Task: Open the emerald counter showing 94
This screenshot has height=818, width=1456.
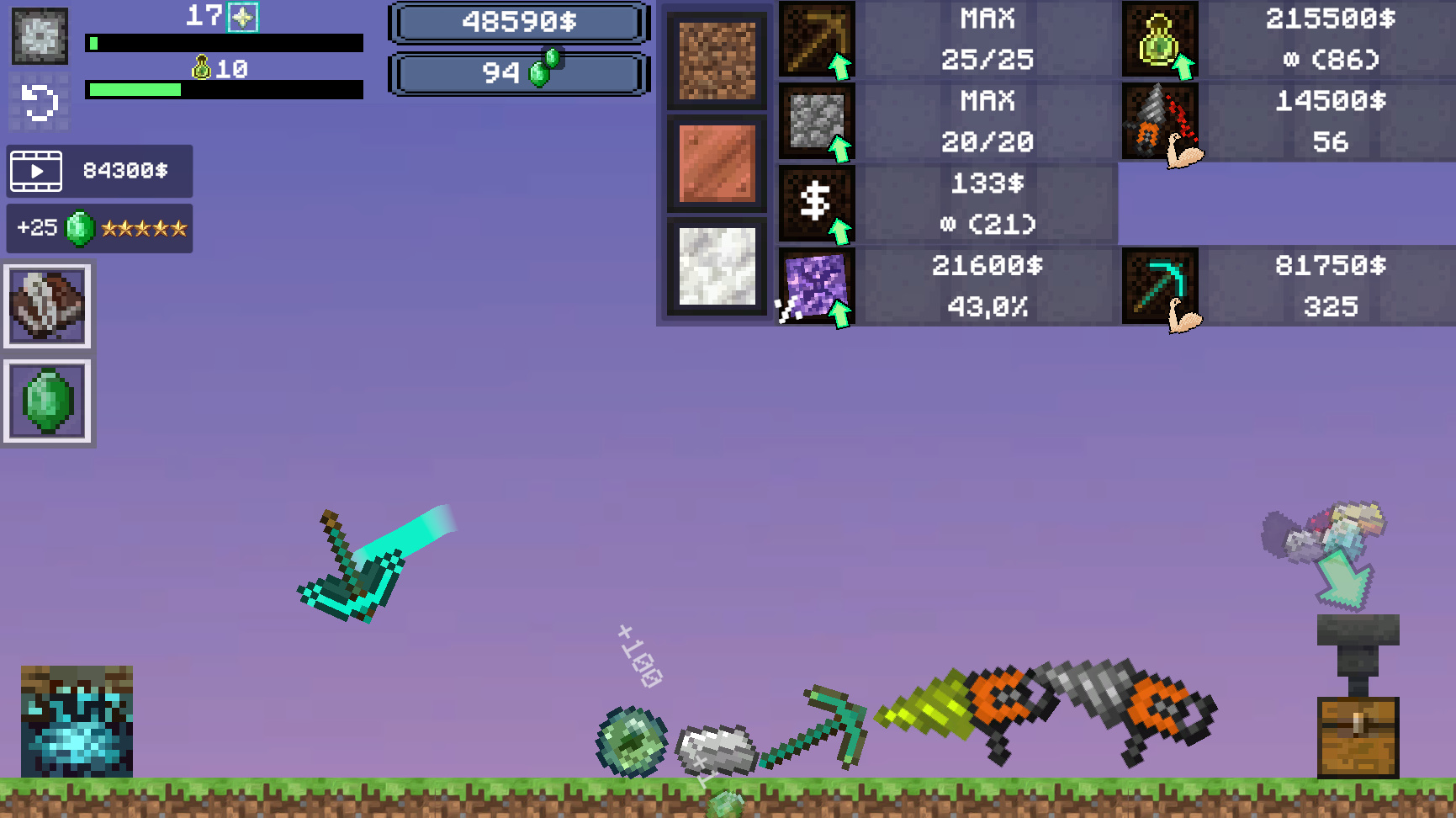Action: point(518,73)
